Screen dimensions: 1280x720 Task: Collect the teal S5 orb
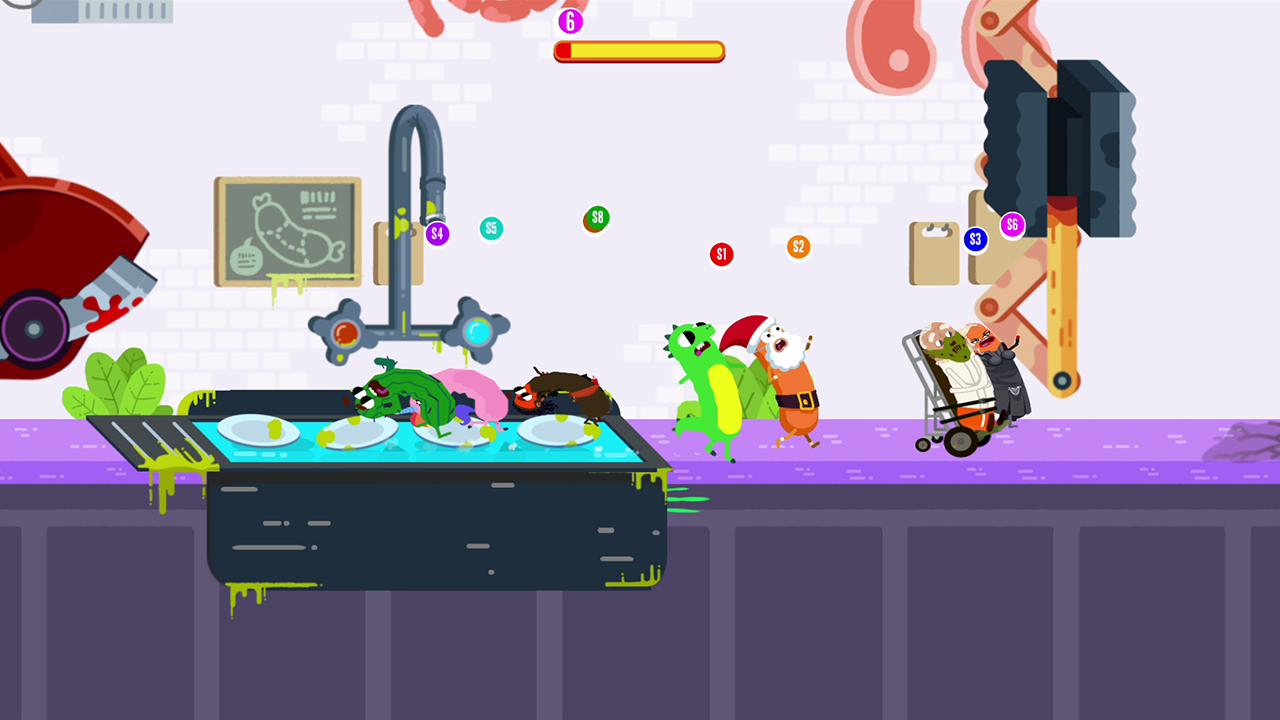point(491,228)
